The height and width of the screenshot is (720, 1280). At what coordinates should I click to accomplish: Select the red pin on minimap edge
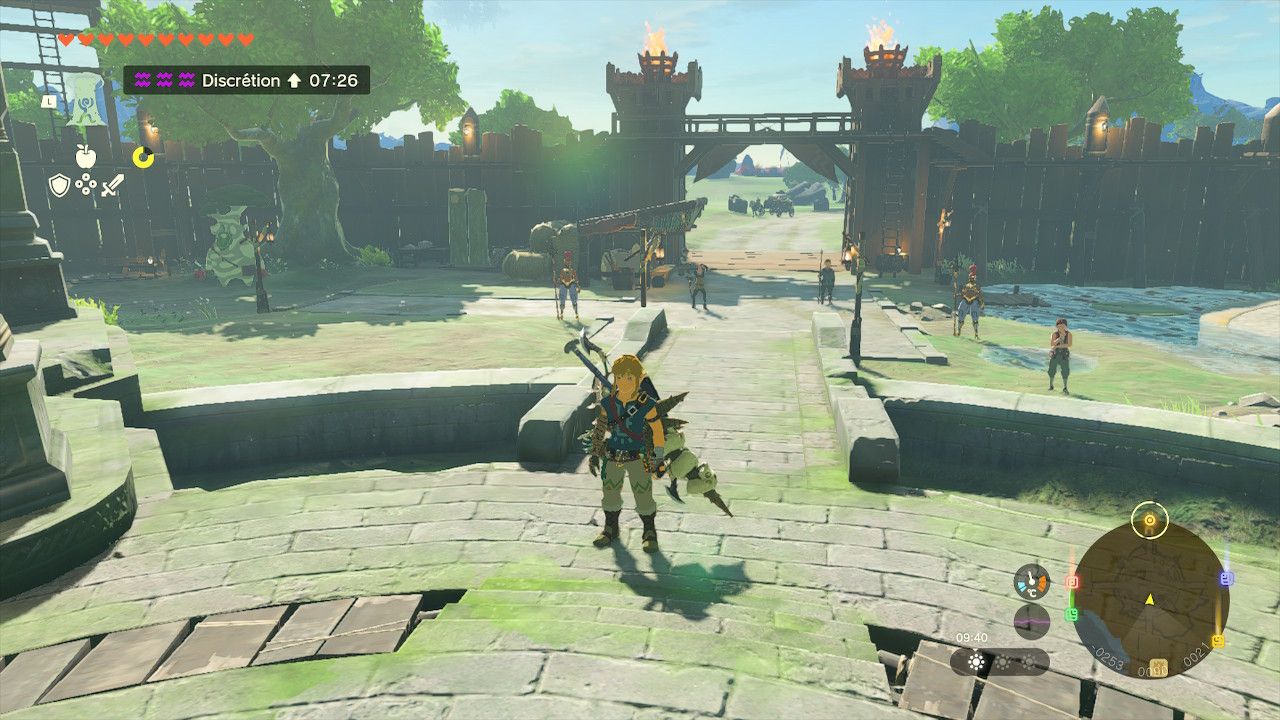(1072, 581)
